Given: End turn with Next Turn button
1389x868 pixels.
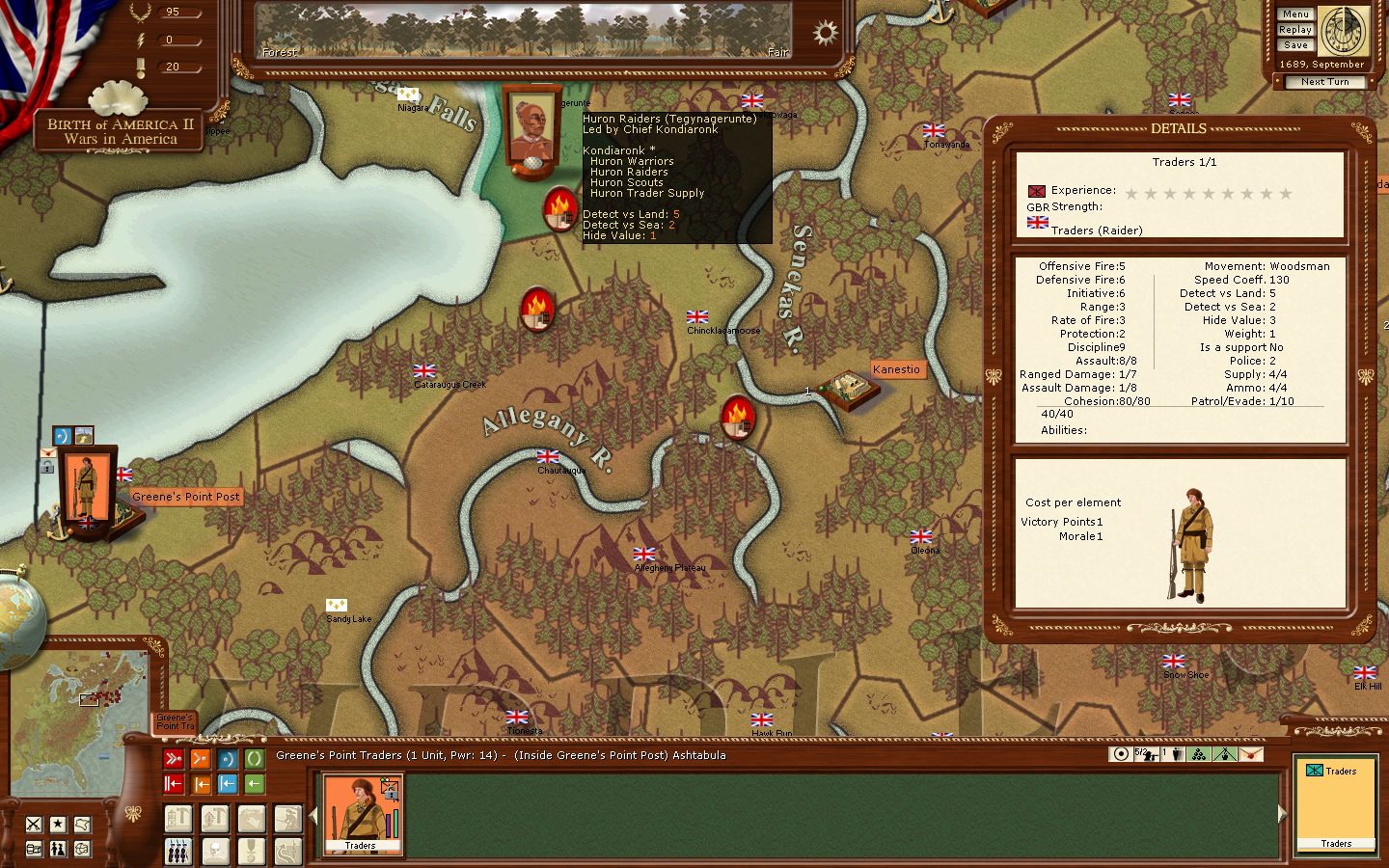Looking at the screenshot, I should tap(1324, 82).
